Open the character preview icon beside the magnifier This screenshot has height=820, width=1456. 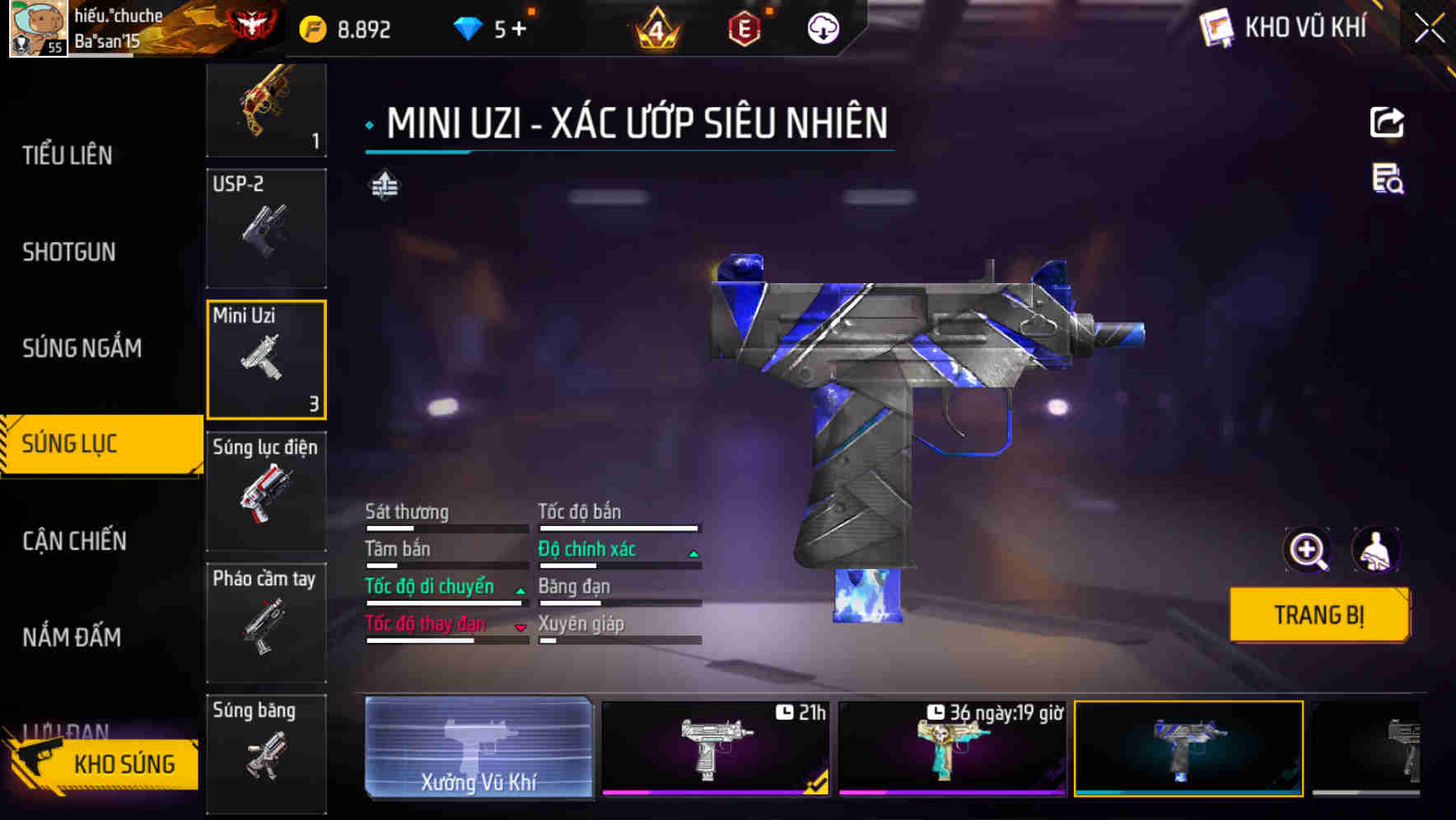point(1374,550)
